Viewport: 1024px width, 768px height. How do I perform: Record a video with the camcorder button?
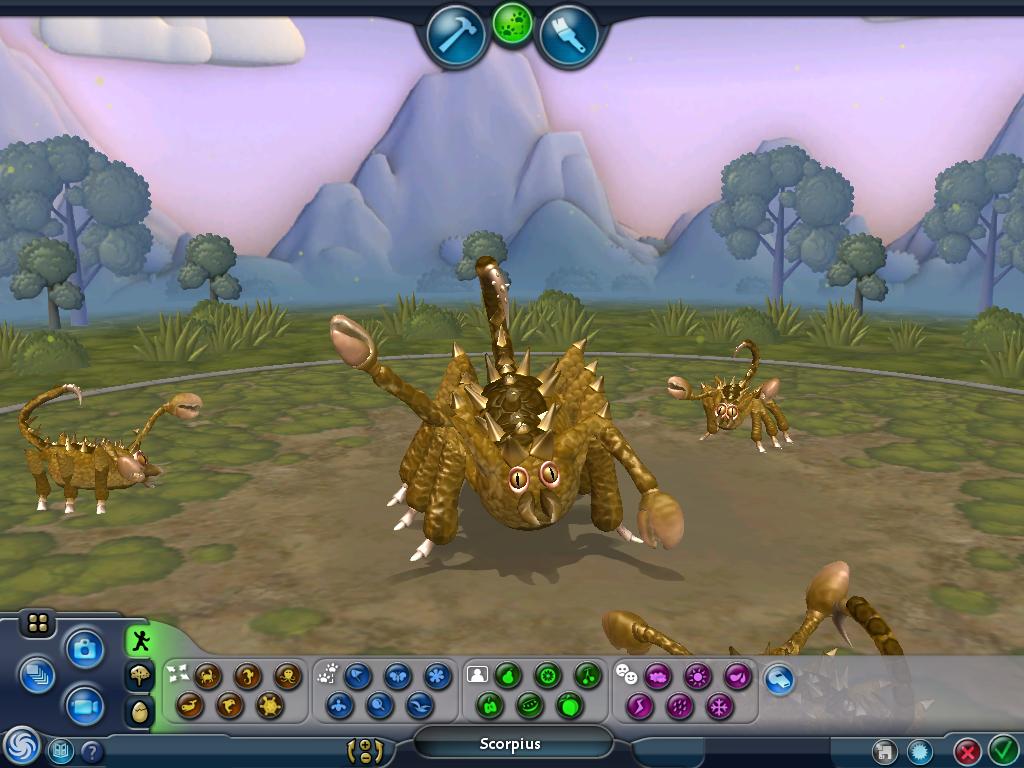(x=85, y=707)
